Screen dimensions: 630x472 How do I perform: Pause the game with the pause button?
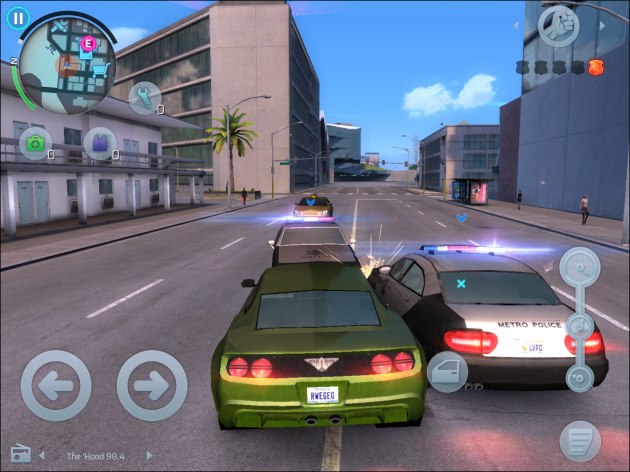18,17
